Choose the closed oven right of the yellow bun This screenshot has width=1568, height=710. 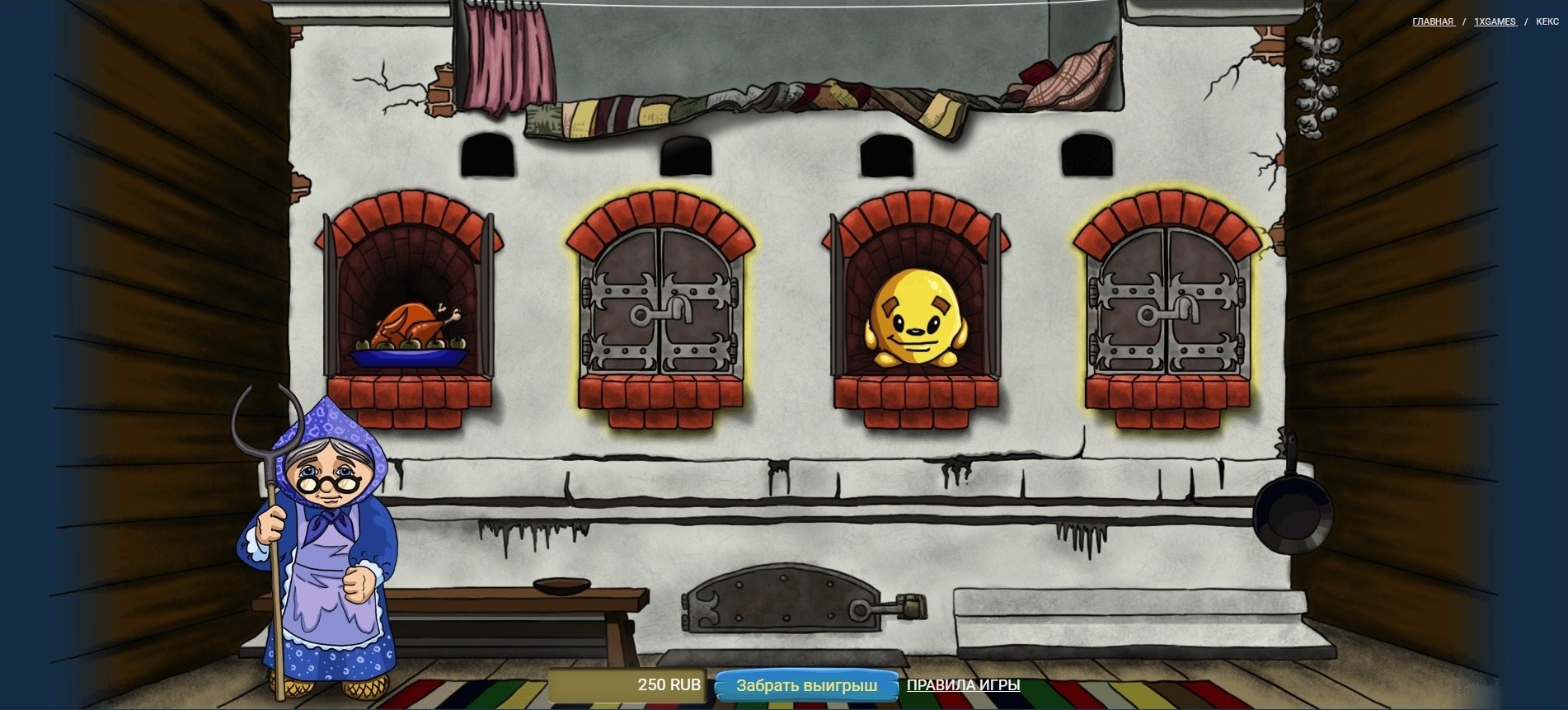tap(1166, 303)
